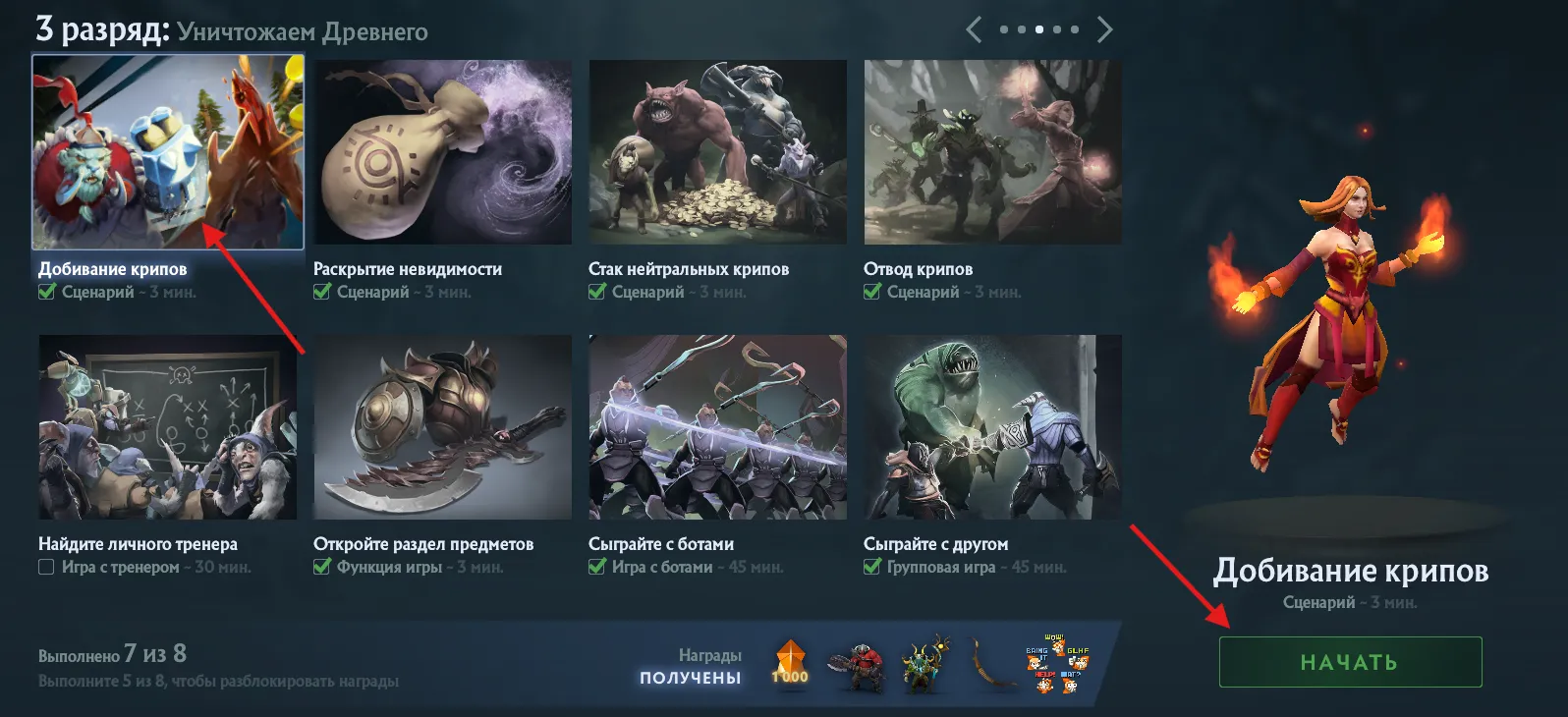Check the Игра с тренером checkbox
The image size is (1568, 717).
[x=45, y=567]
